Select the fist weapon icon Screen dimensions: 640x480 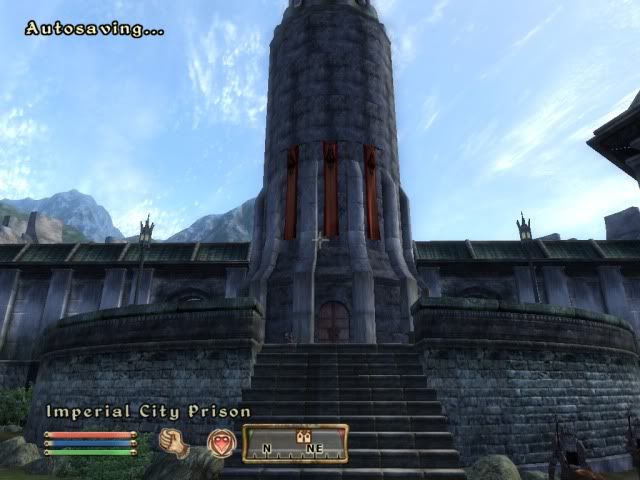[x=175, y=442]
